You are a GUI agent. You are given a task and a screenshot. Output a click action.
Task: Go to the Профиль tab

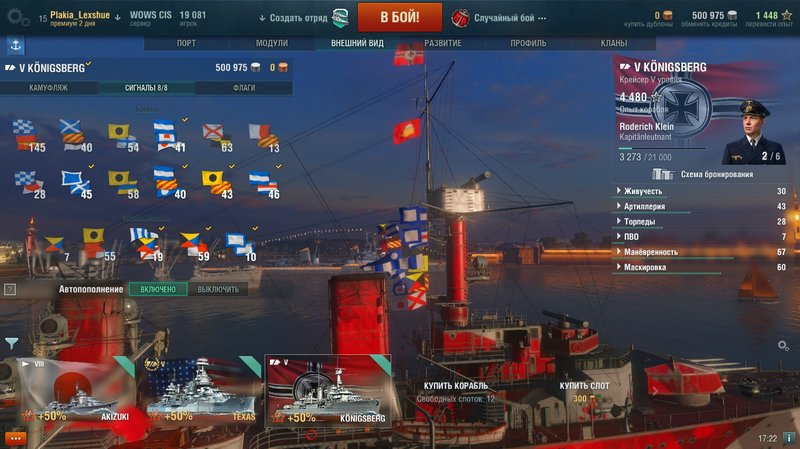pos(528,44)
